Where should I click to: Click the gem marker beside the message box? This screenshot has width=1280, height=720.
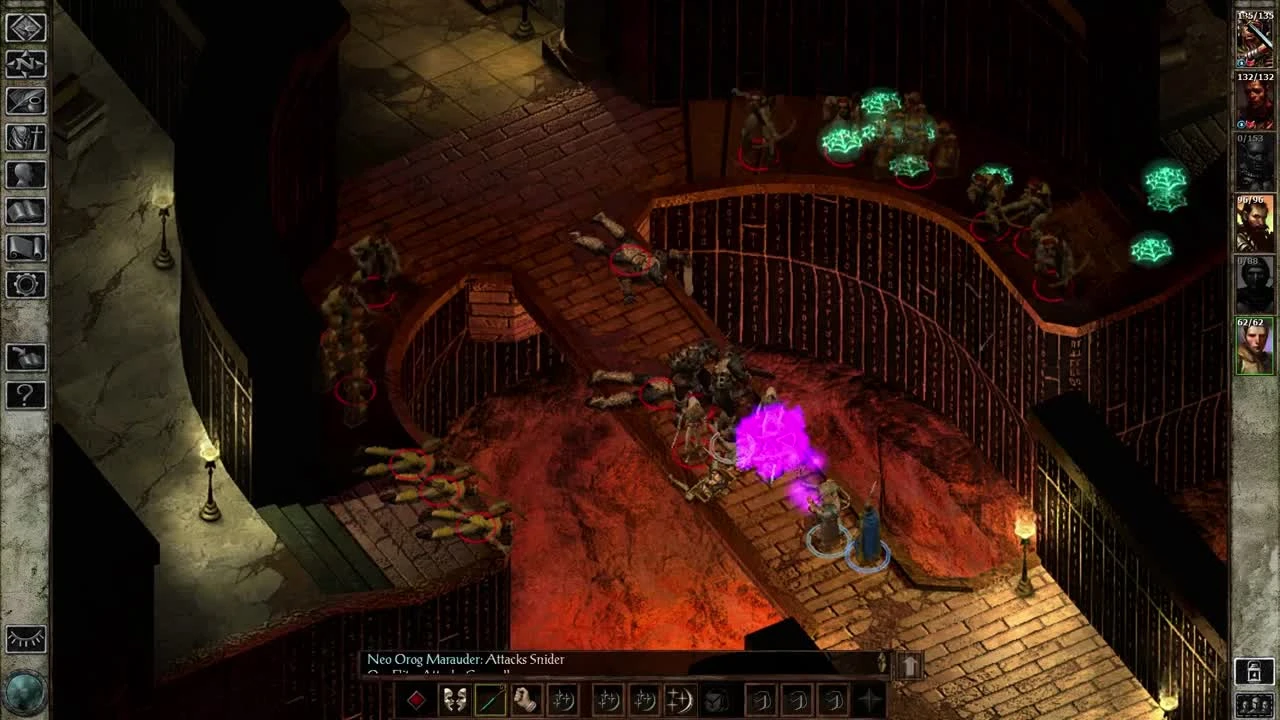pyautogui.click(x=882, y=662)
